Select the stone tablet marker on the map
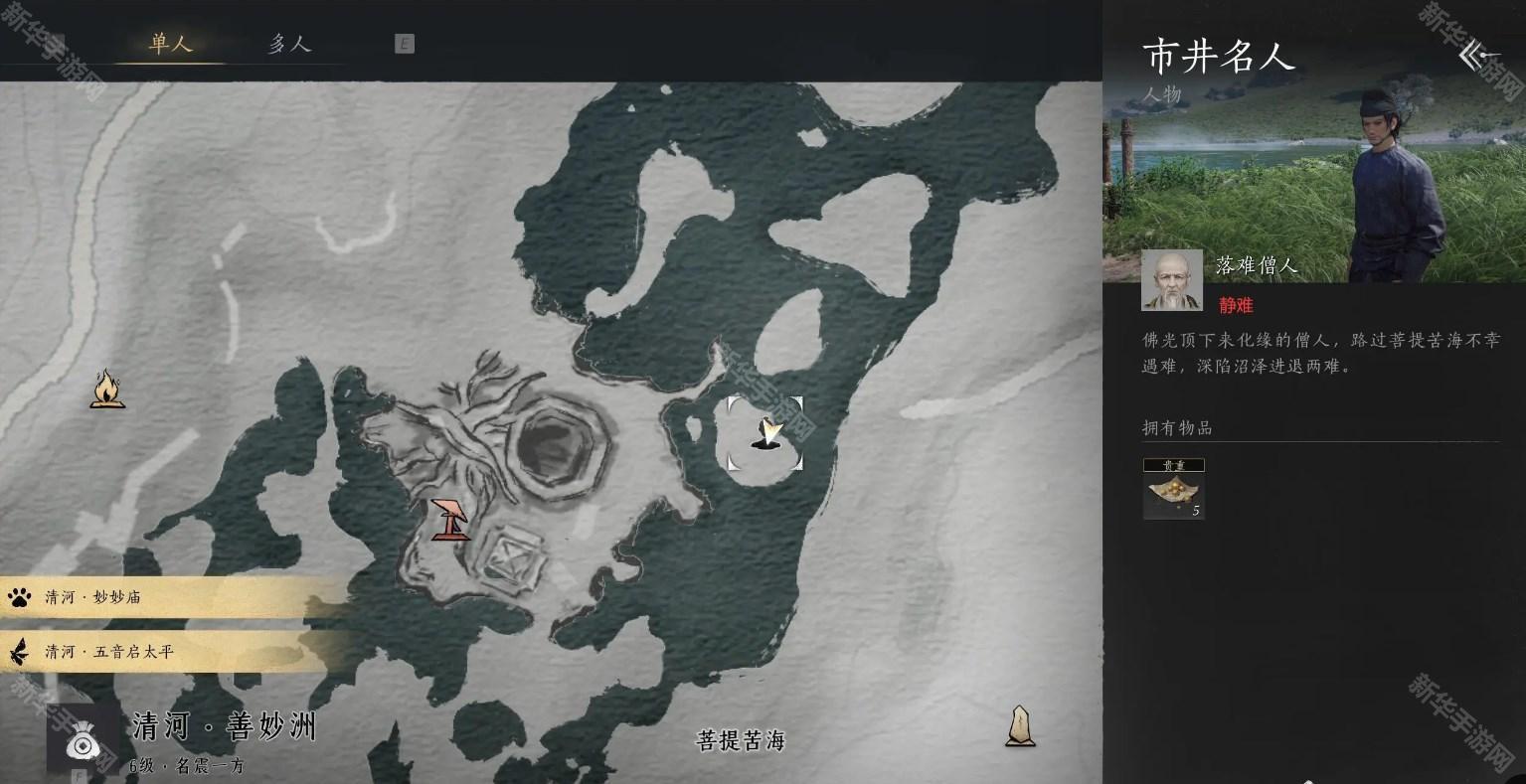This screenshot has height=784, width=1526. pyautogui.click(x=1019, y=725)
